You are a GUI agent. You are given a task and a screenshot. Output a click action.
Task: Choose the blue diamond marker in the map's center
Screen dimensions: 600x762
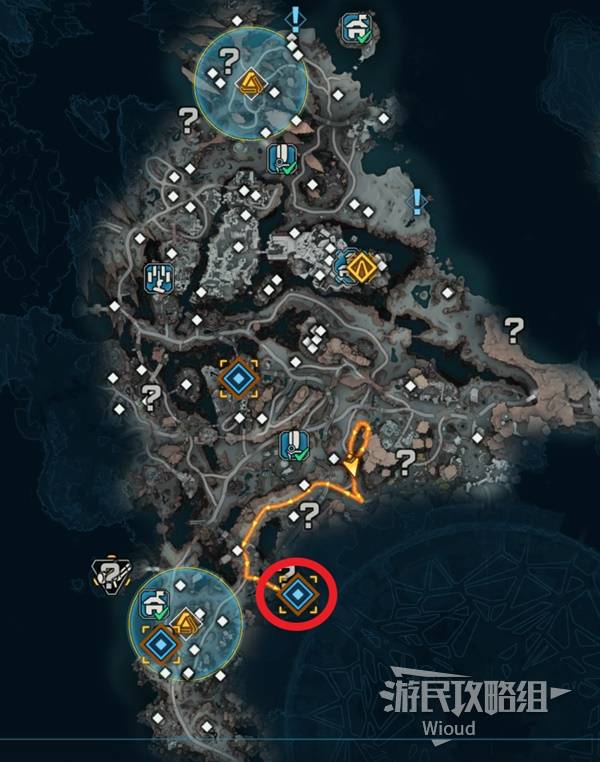pyautogui.click(x=238, y=378)
